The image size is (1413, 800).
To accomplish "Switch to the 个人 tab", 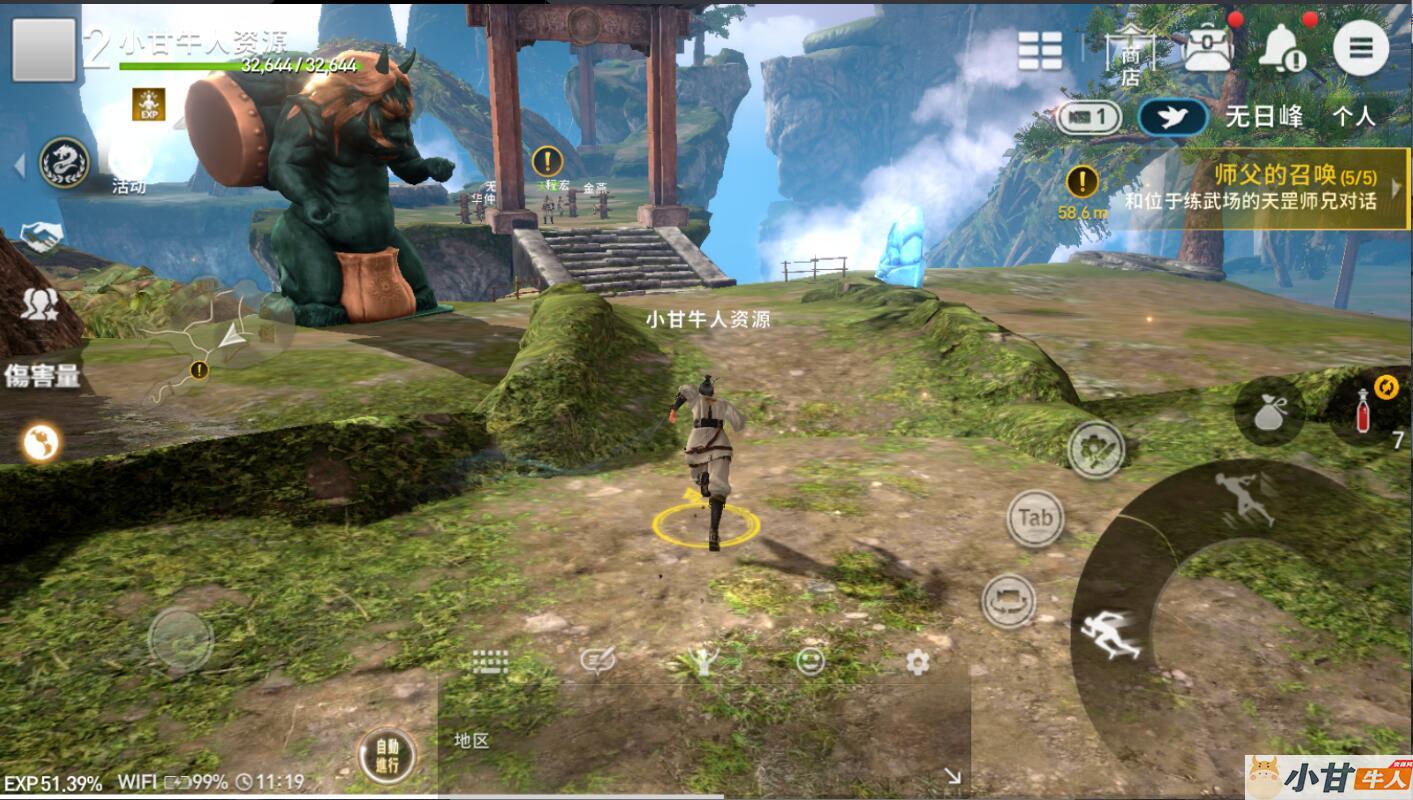I will pos(1353,117).
